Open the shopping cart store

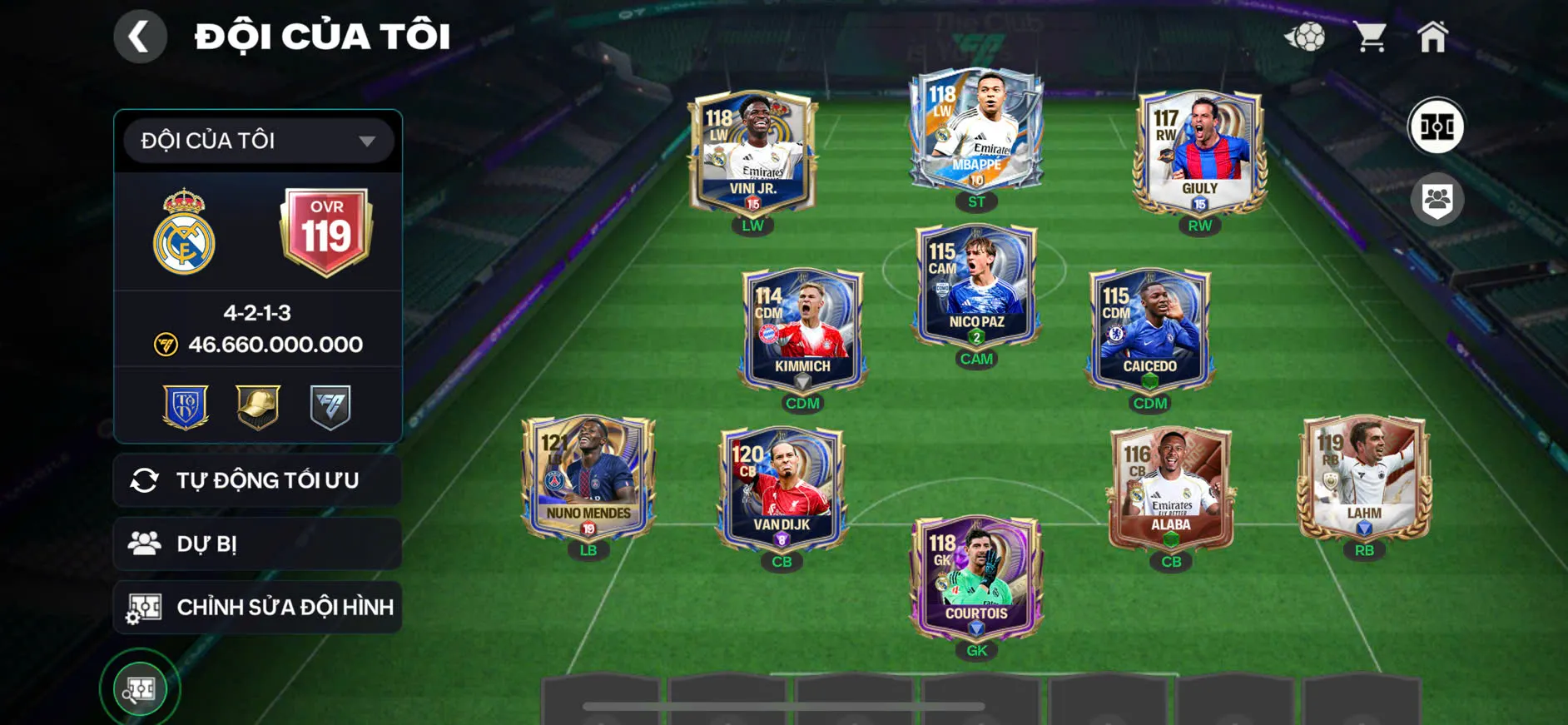(1369, 37)
